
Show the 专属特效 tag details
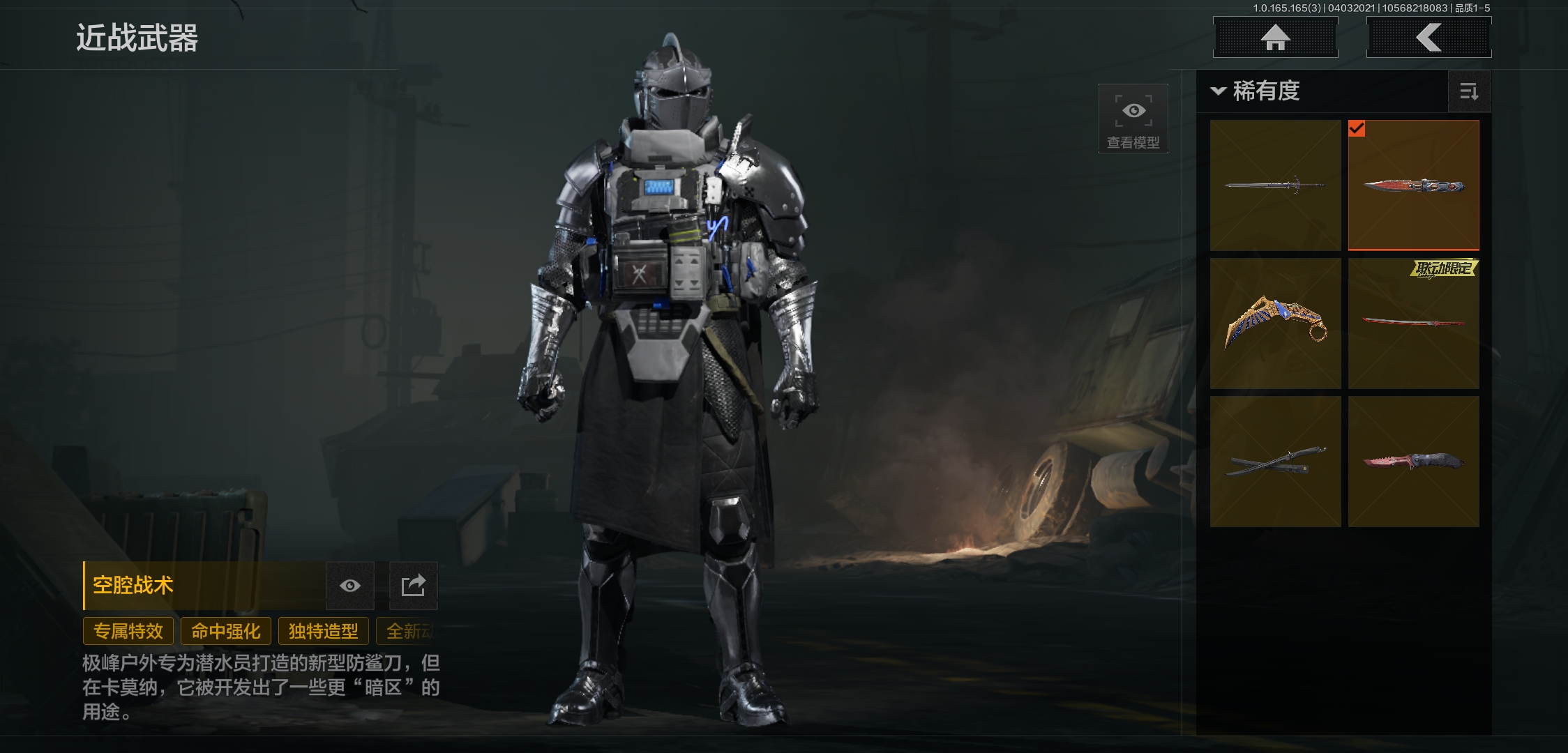[x=128, y=632]
